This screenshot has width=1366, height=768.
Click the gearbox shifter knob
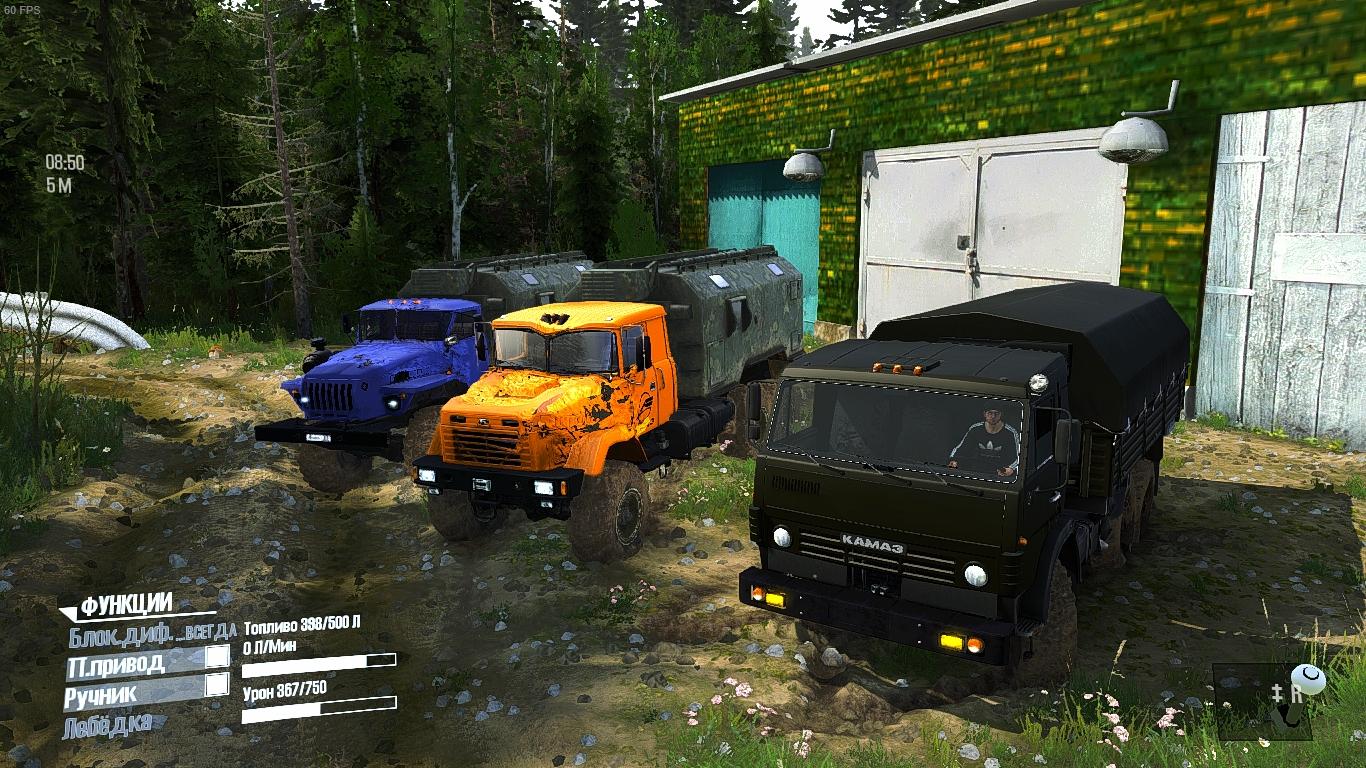[1308, 680]
